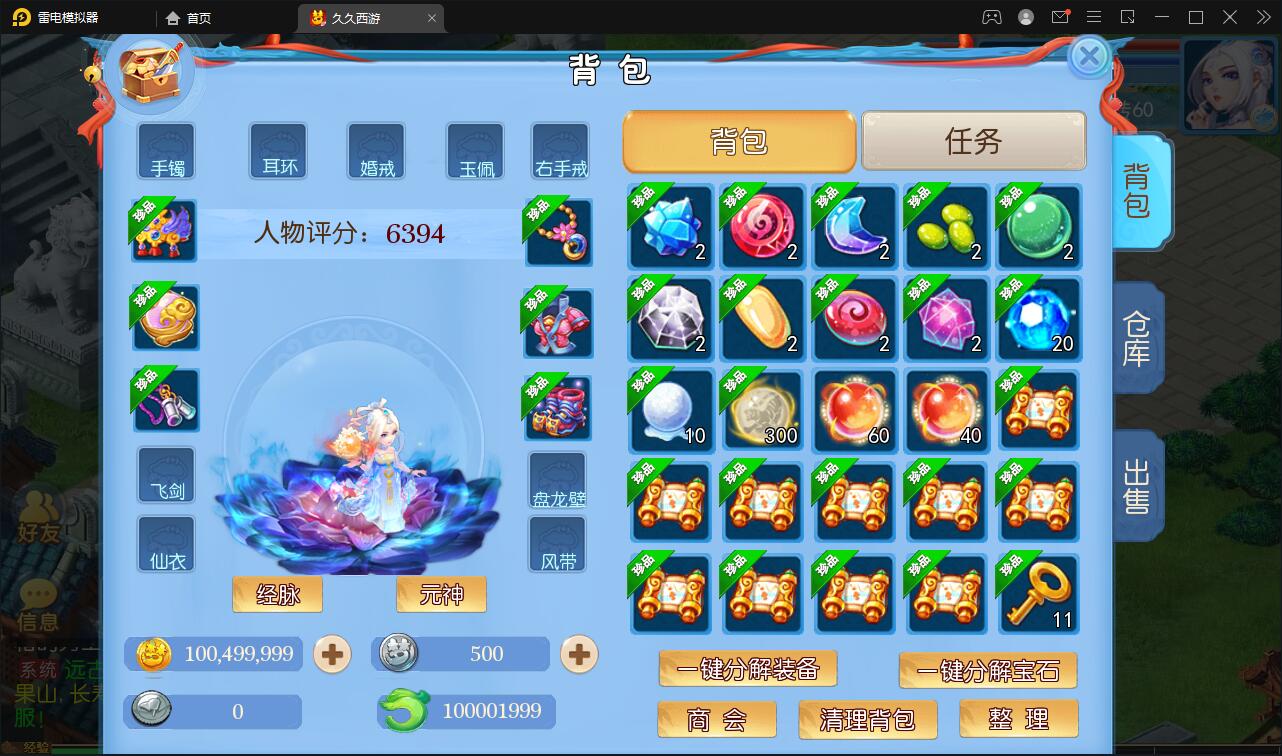This screenshot has width=1282, height=756.
Task: Select the red shoes equipped item
Action: point(558,408)
